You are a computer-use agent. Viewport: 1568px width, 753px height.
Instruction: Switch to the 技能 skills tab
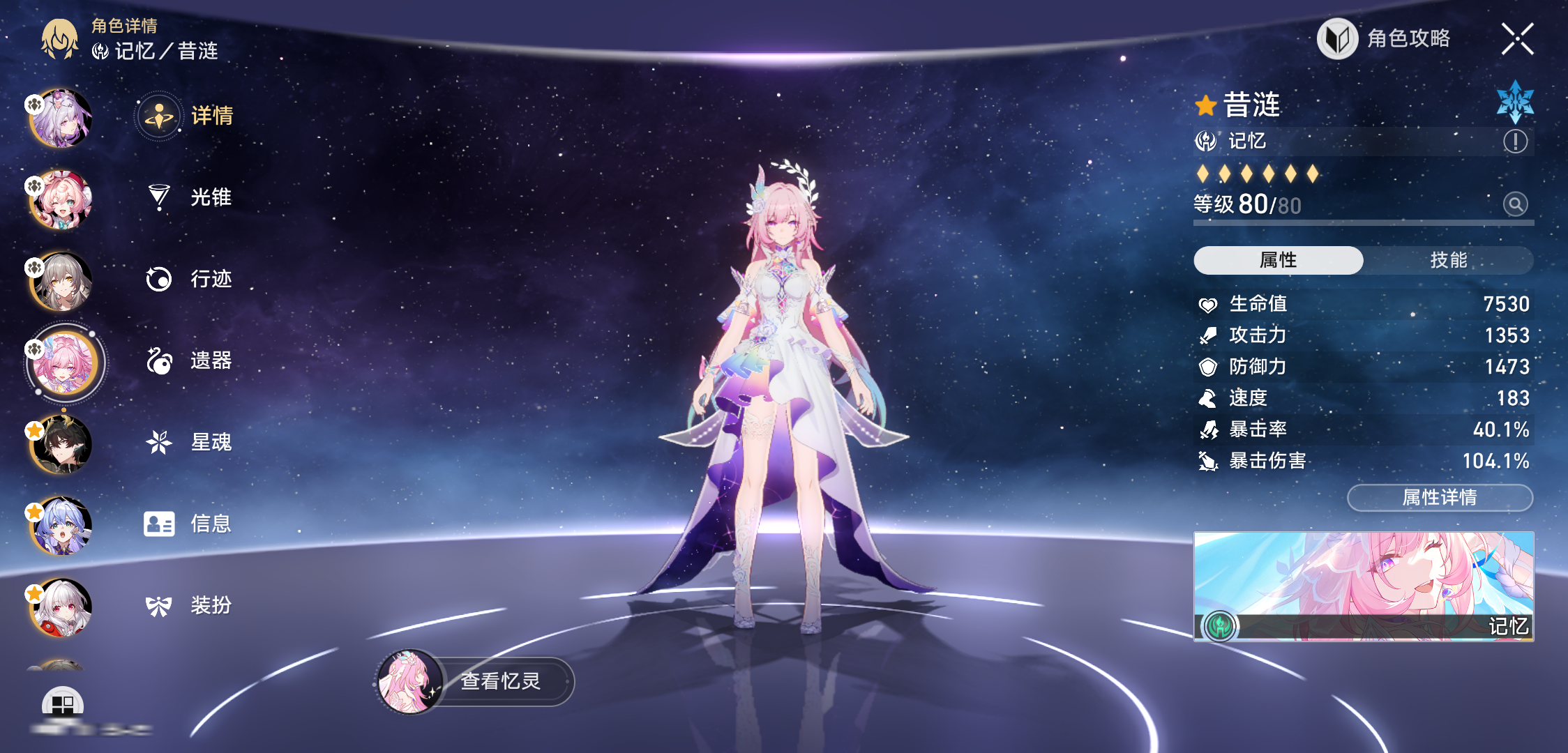[x=1448, y=260]
